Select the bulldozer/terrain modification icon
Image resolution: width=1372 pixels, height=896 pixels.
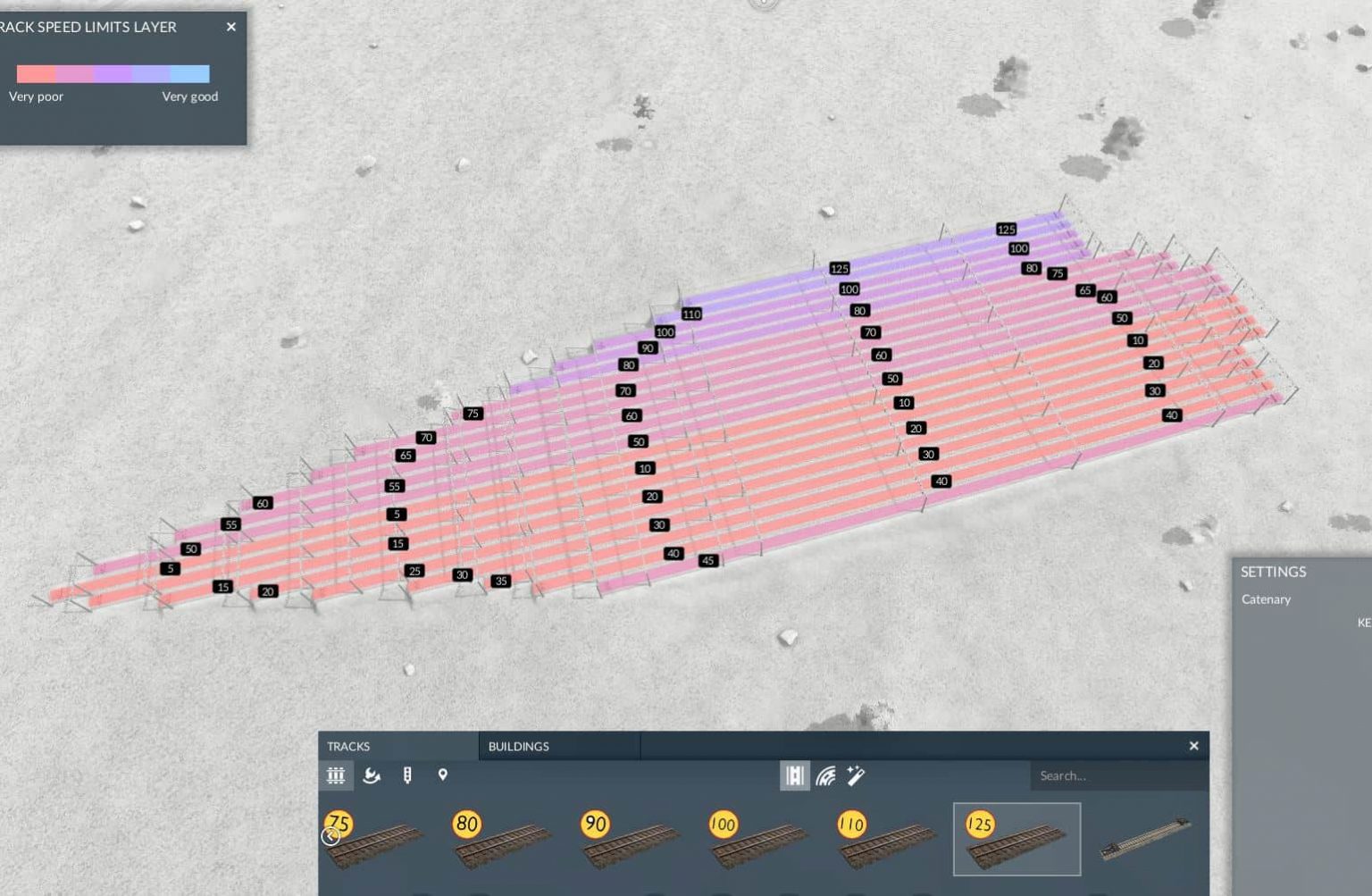coord(372,775)
